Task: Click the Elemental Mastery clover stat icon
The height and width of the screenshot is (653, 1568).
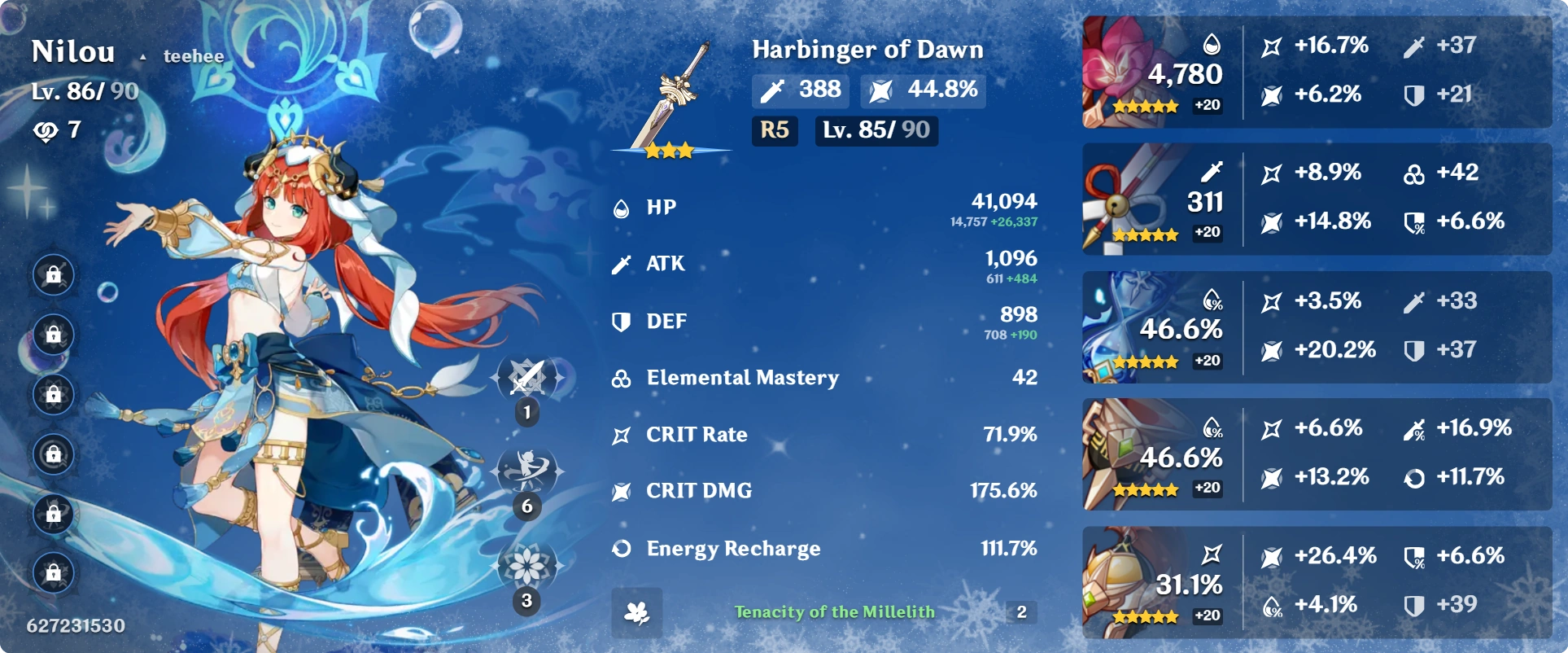Action: (x=620, y=378)
